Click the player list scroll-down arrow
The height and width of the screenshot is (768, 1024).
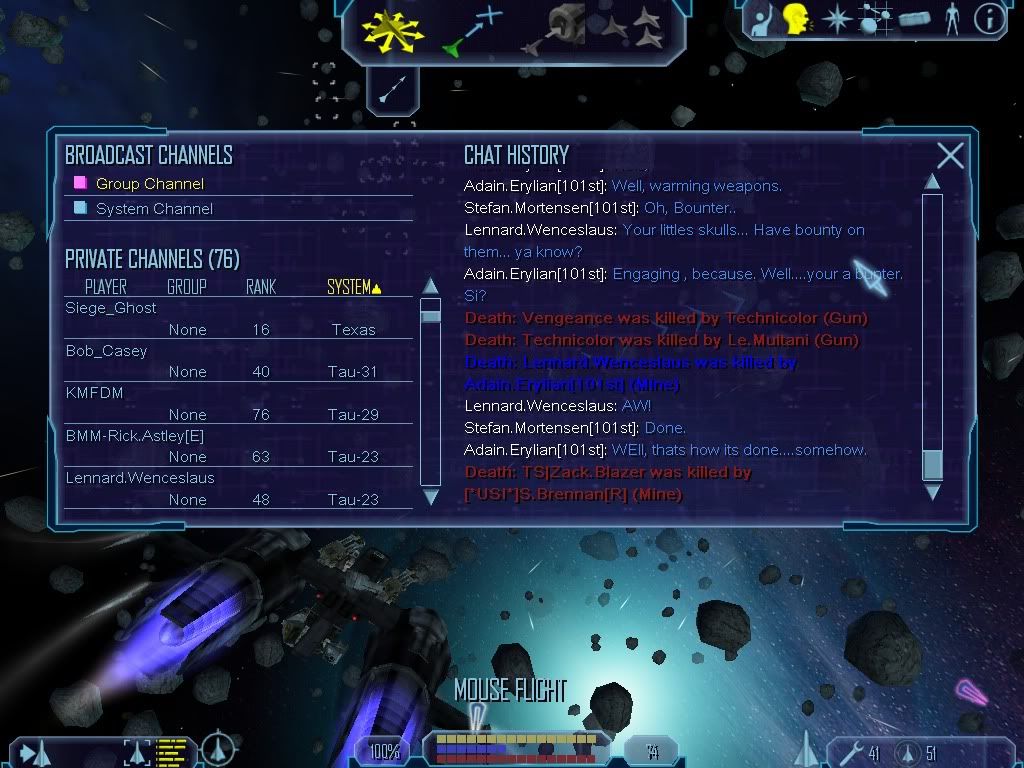[431, 496]
